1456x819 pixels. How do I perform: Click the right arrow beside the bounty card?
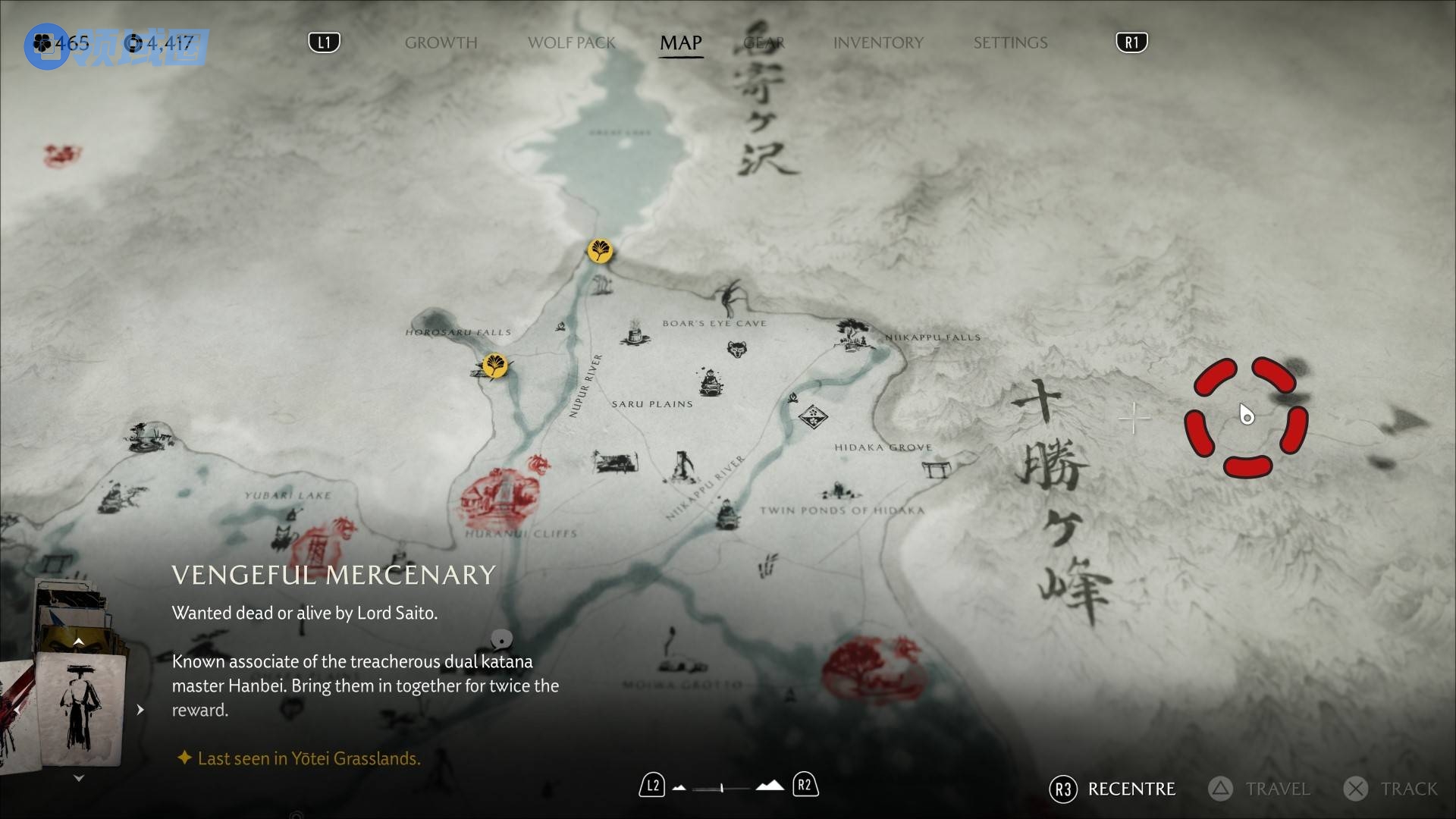140,710
